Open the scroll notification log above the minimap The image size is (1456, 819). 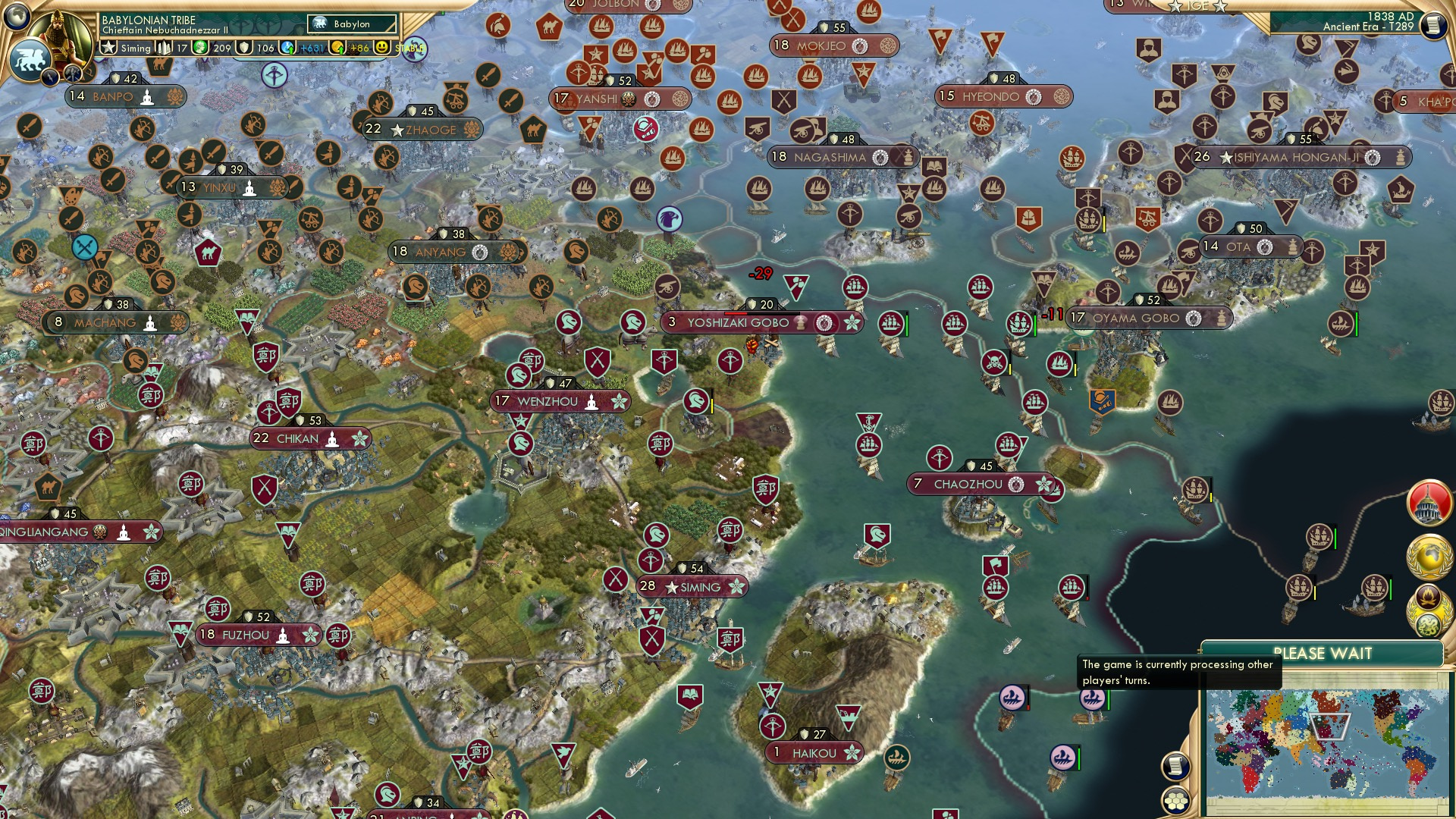(x=1175, y=766)
